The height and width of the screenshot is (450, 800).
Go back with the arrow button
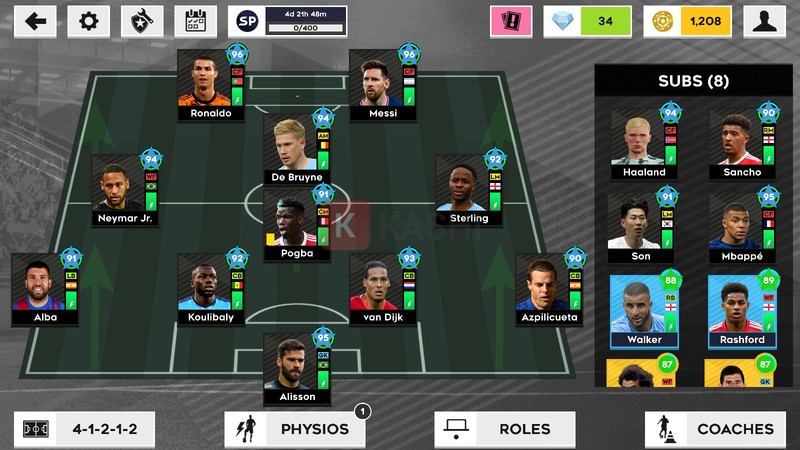pyautogui.click(x=35, y=21)
